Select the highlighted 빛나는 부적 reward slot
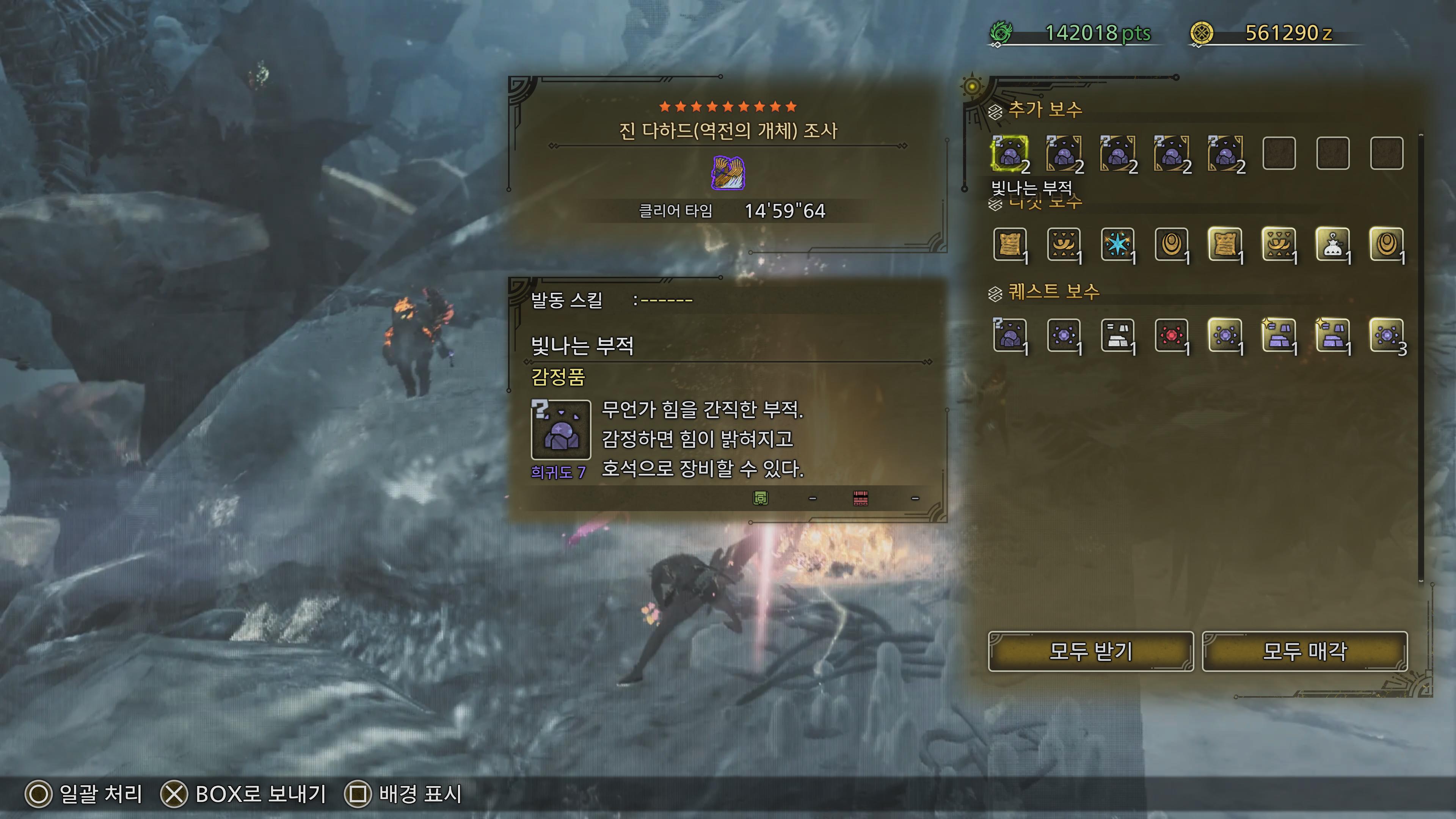The width and height of the screenshot is (1456, 819). click(1009, 153)
